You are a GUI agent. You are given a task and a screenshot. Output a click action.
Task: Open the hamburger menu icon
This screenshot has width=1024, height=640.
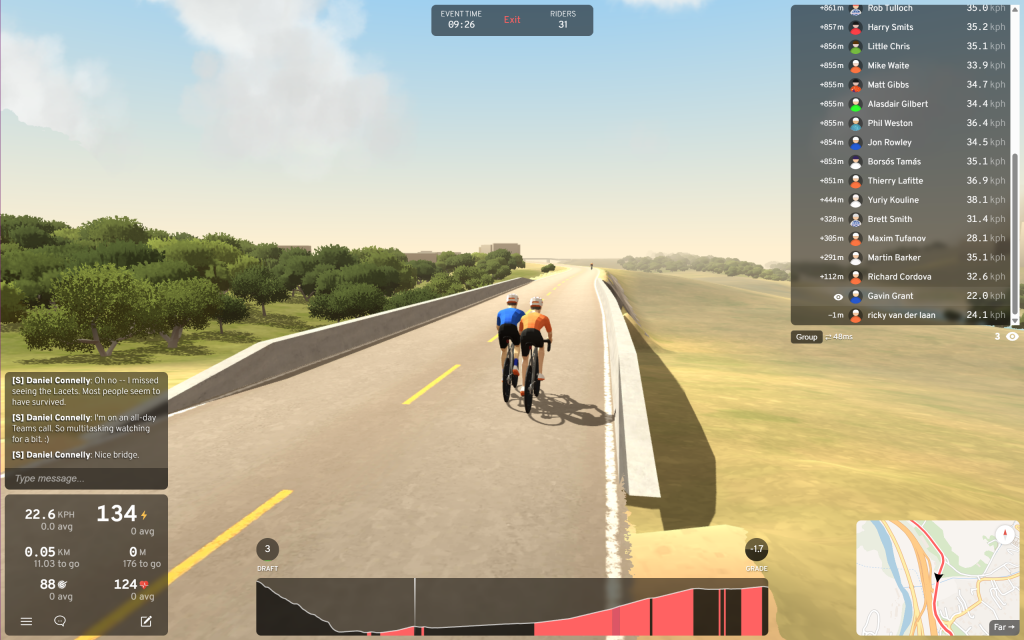27,621
